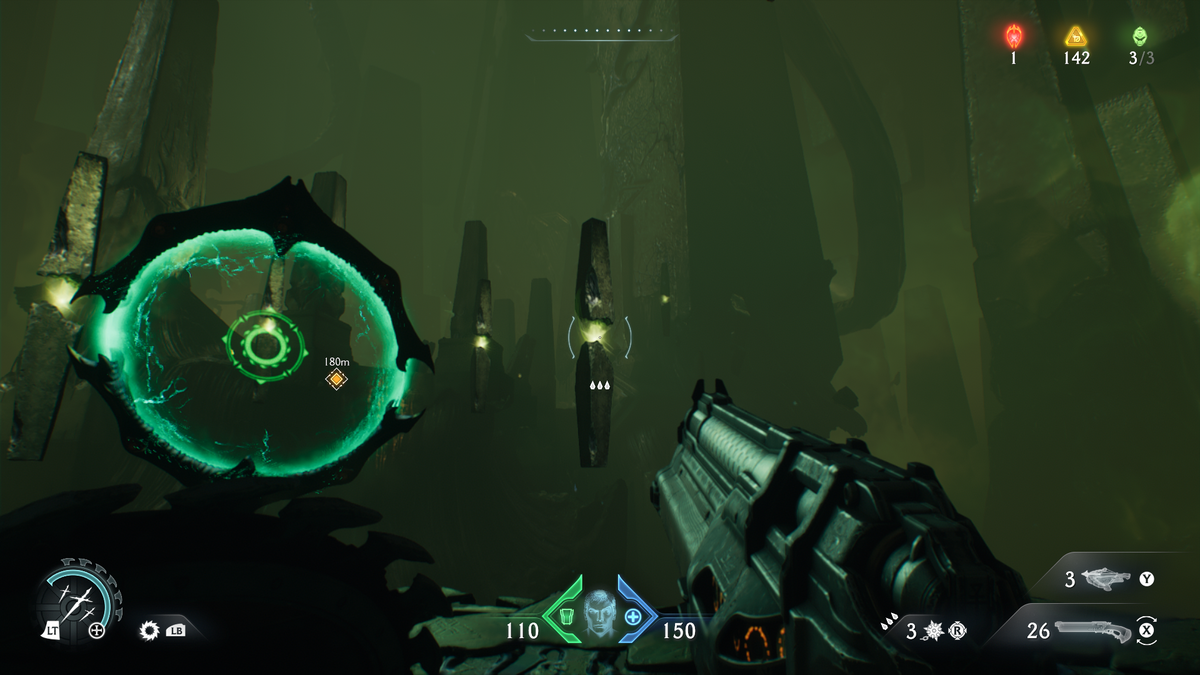Select the shield saw icon
Screen dimensions: 1200x675
pyautogui.click(x=78, y=599)
